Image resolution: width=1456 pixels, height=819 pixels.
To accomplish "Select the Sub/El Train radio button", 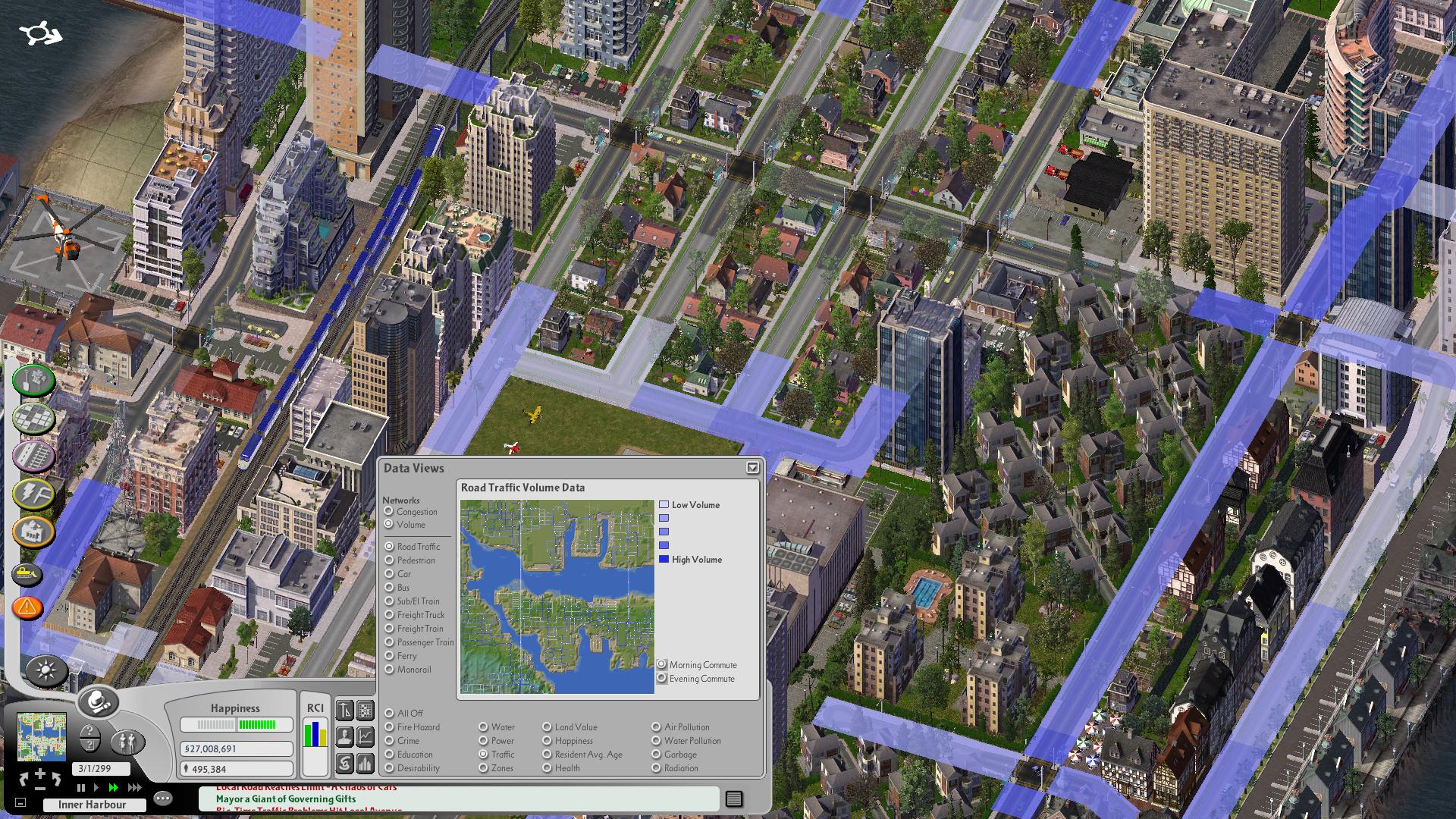I will click(389, 601).
